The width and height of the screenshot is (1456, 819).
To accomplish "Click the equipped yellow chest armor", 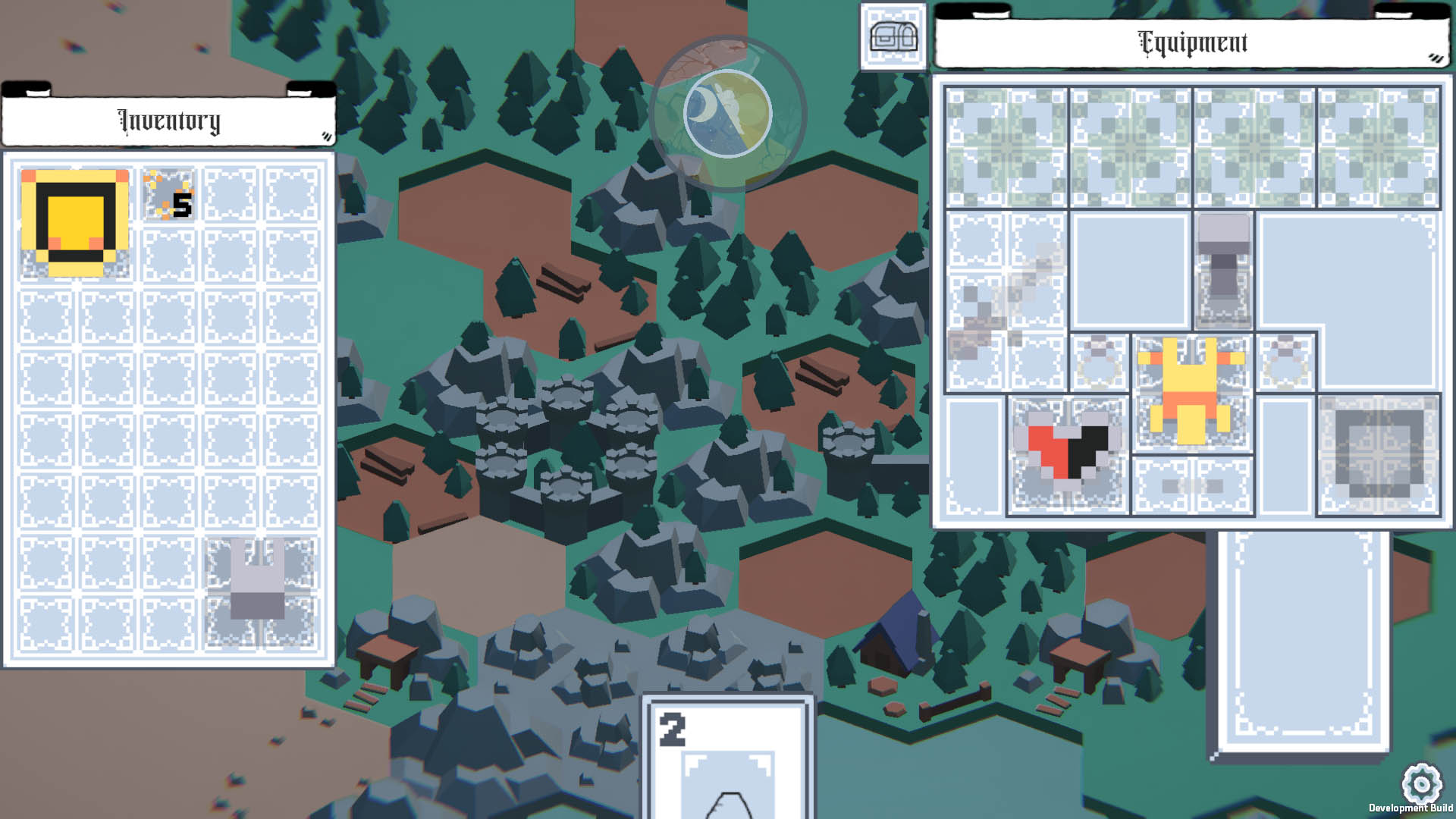I will pyautogui.click(x=1191, y=392).
